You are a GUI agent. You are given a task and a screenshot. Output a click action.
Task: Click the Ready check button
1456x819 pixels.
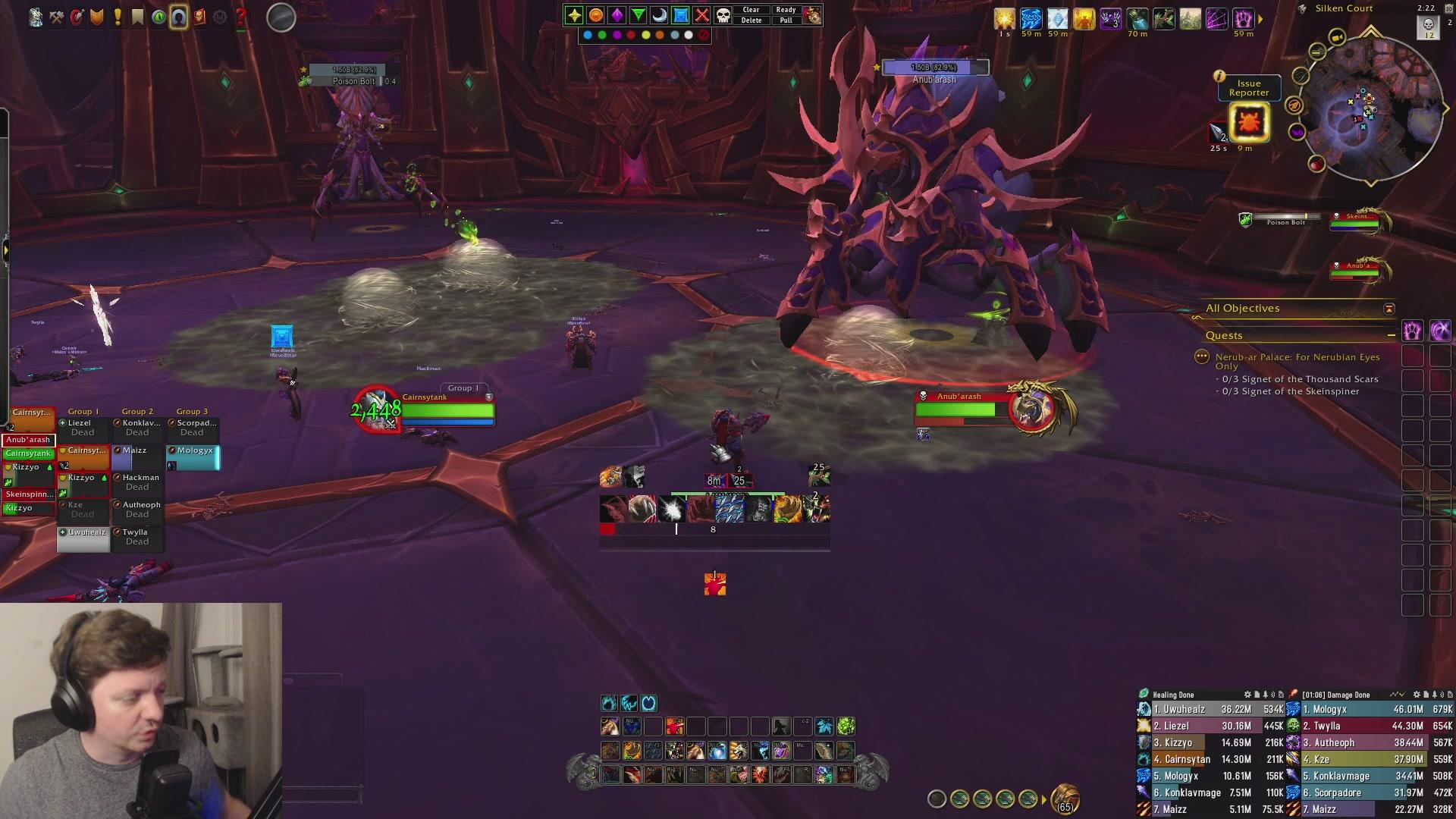tap(786, 10)
